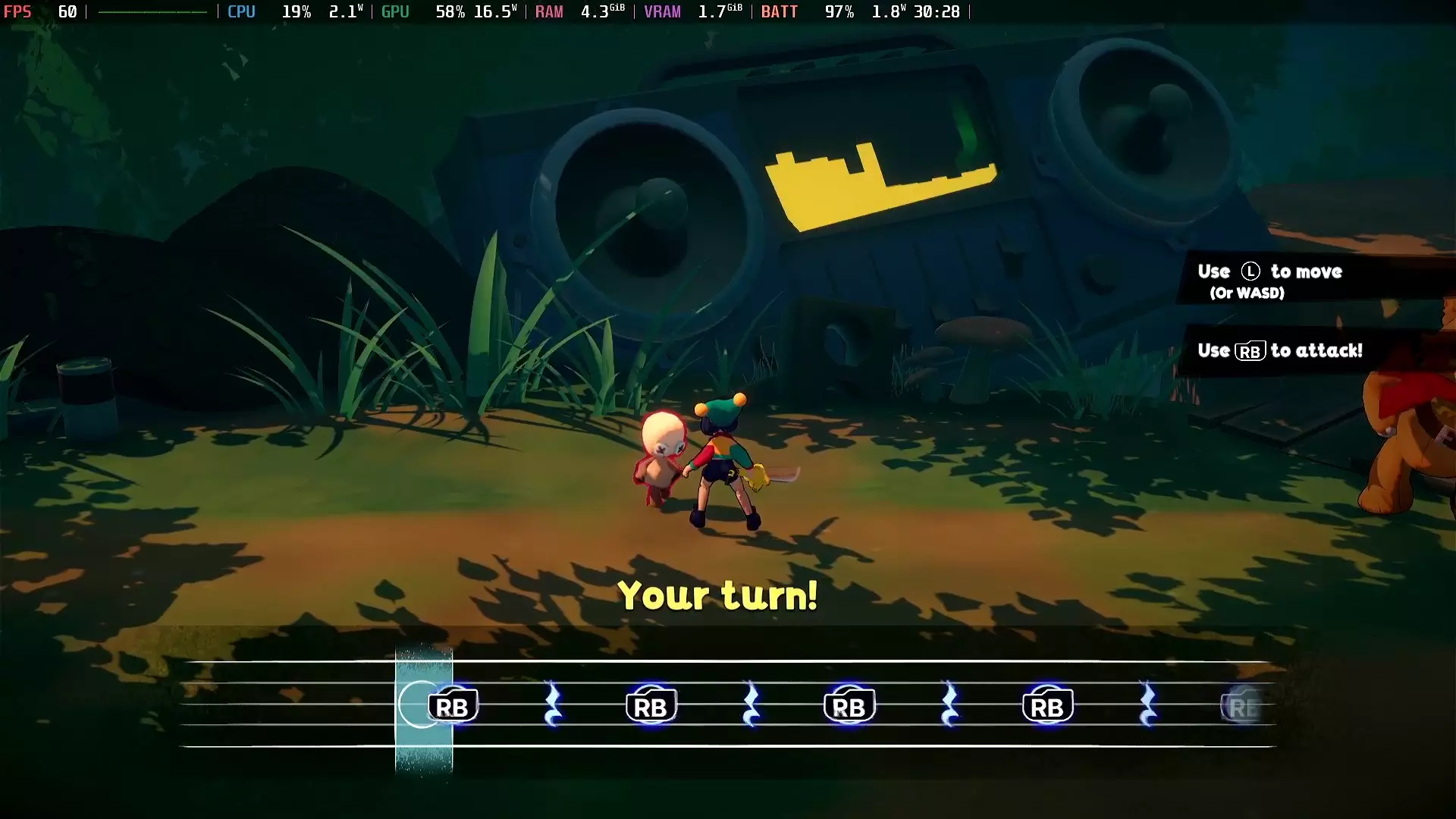Viewport: 1456px width, 819px height.
Task: Click the faded RB note at the track's right edge
Action: (1244, 704)
